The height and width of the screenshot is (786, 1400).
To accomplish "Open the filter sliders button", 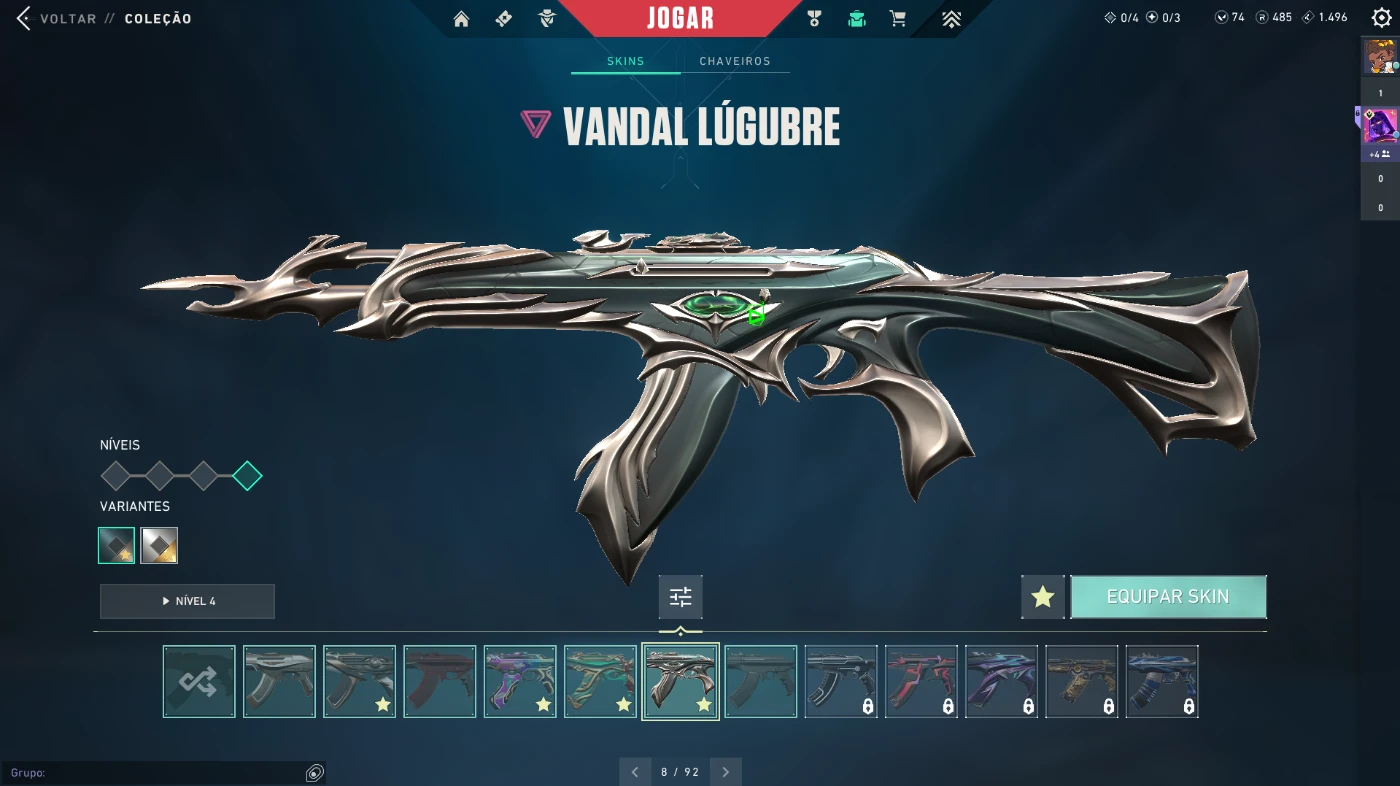I will coord(681,597).
